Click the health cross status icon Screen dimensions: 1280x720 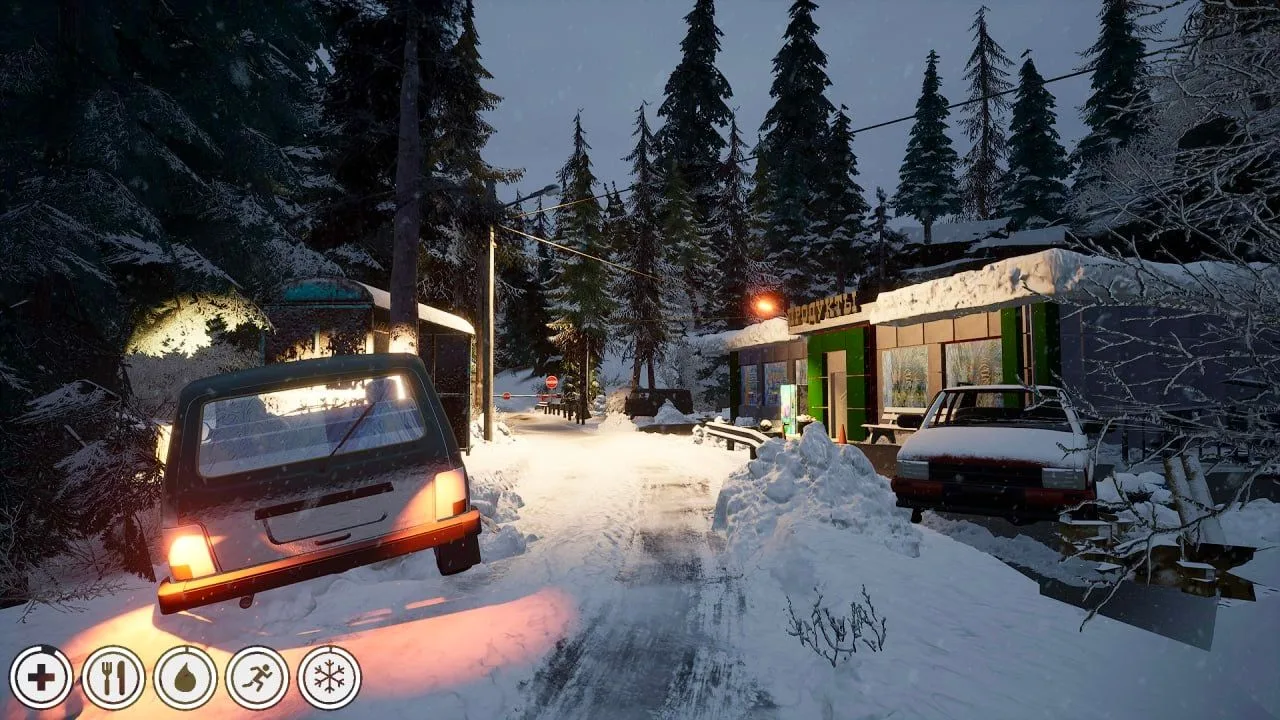point(41,677)
